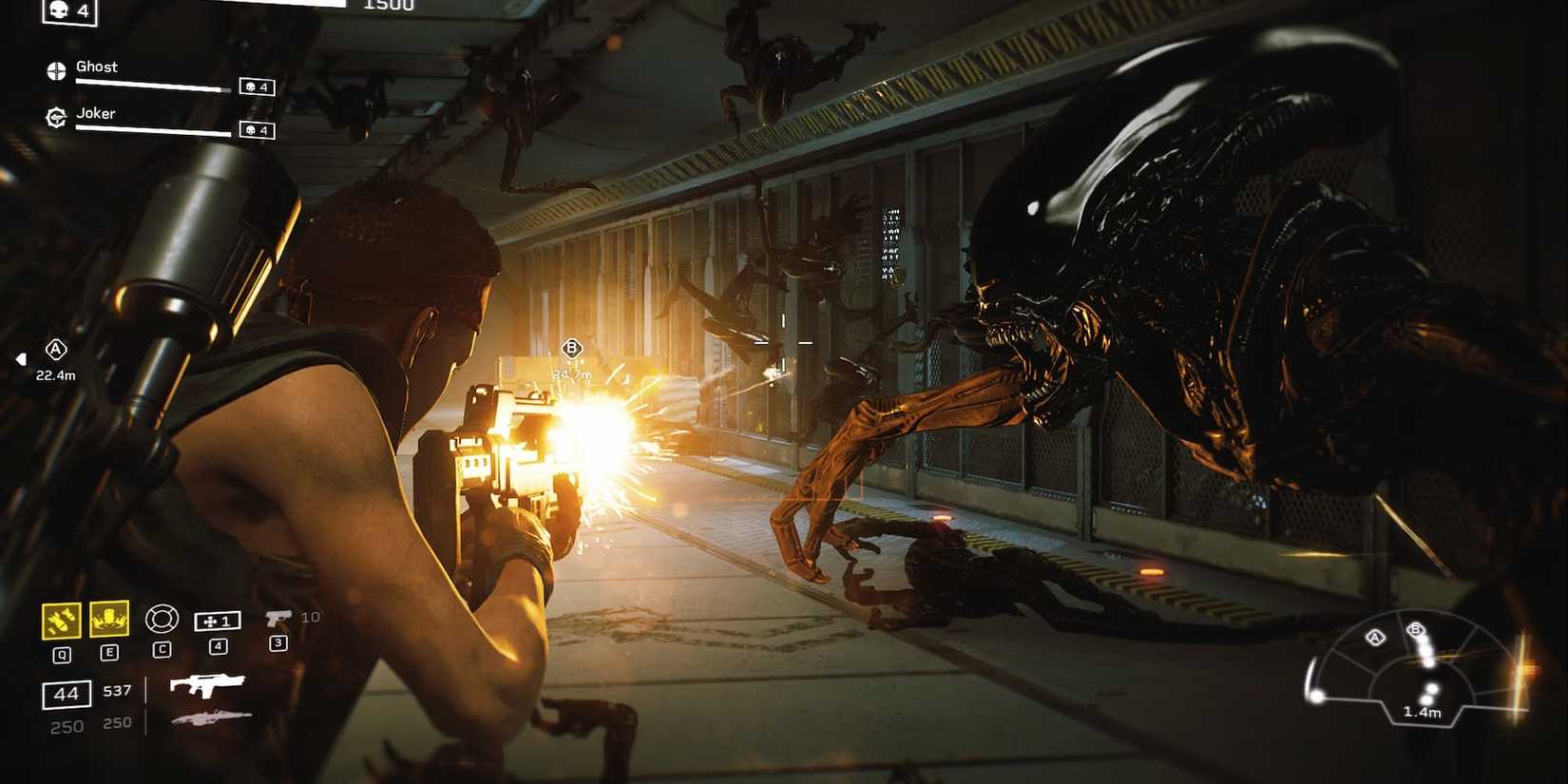Click the teammate name Joker
Image resolution: width=1568 pixels, height=784 pixels.
(95, 112)
